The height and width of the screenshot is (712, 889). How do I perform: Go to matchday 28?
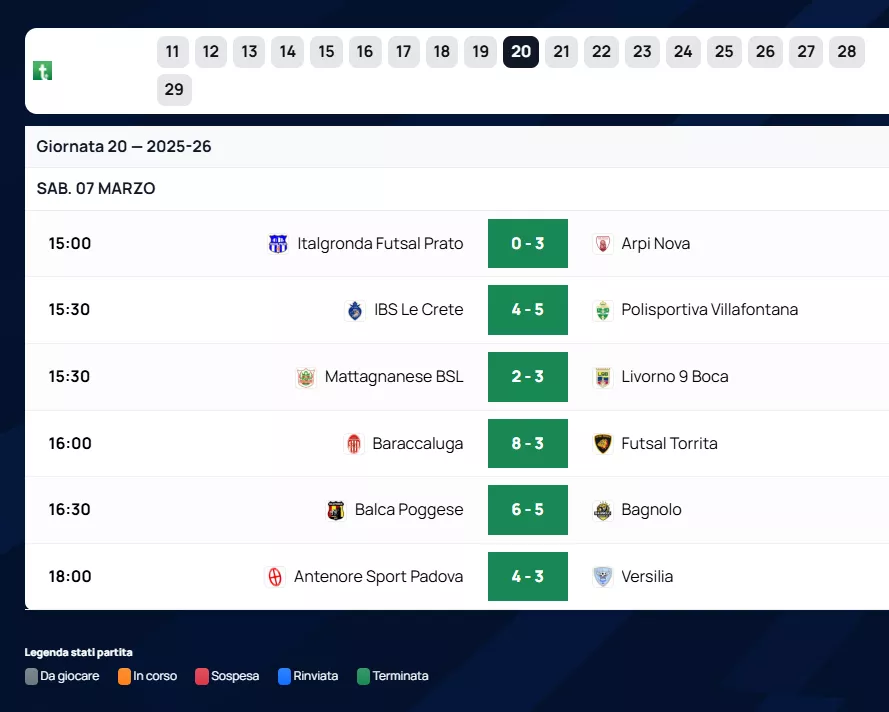(x=847, y=52)
